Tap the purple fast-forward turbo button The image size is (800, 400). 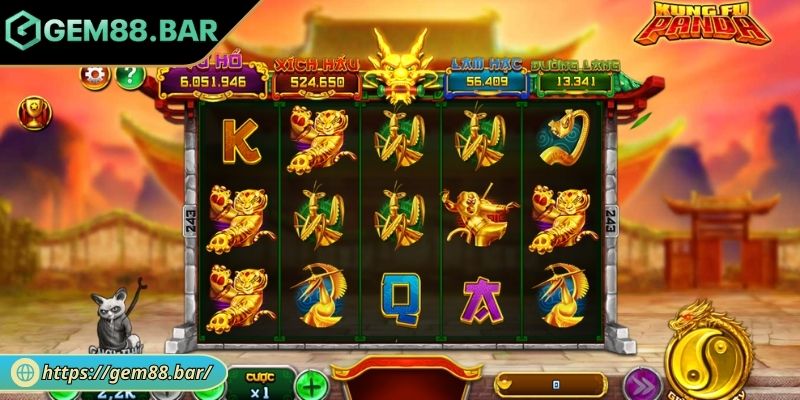640,385
